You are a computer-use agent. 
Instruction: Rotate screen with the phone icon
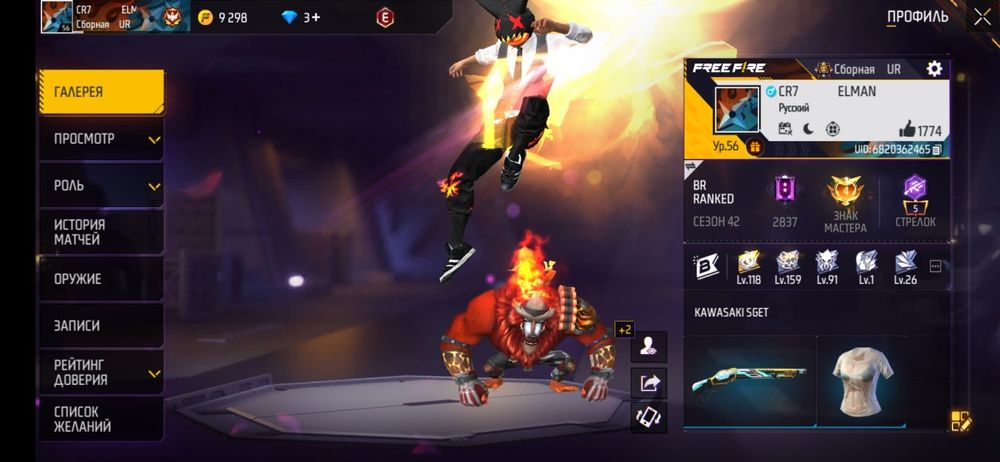click(649, 416)
